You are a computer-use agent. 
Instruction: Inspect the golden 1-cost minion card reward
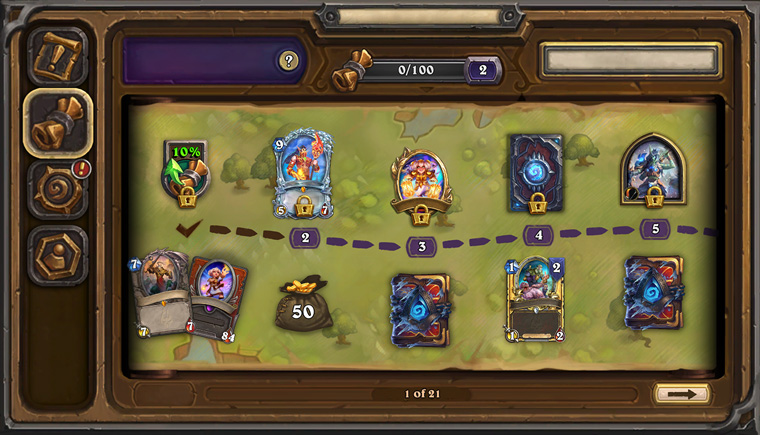point(535,298)
